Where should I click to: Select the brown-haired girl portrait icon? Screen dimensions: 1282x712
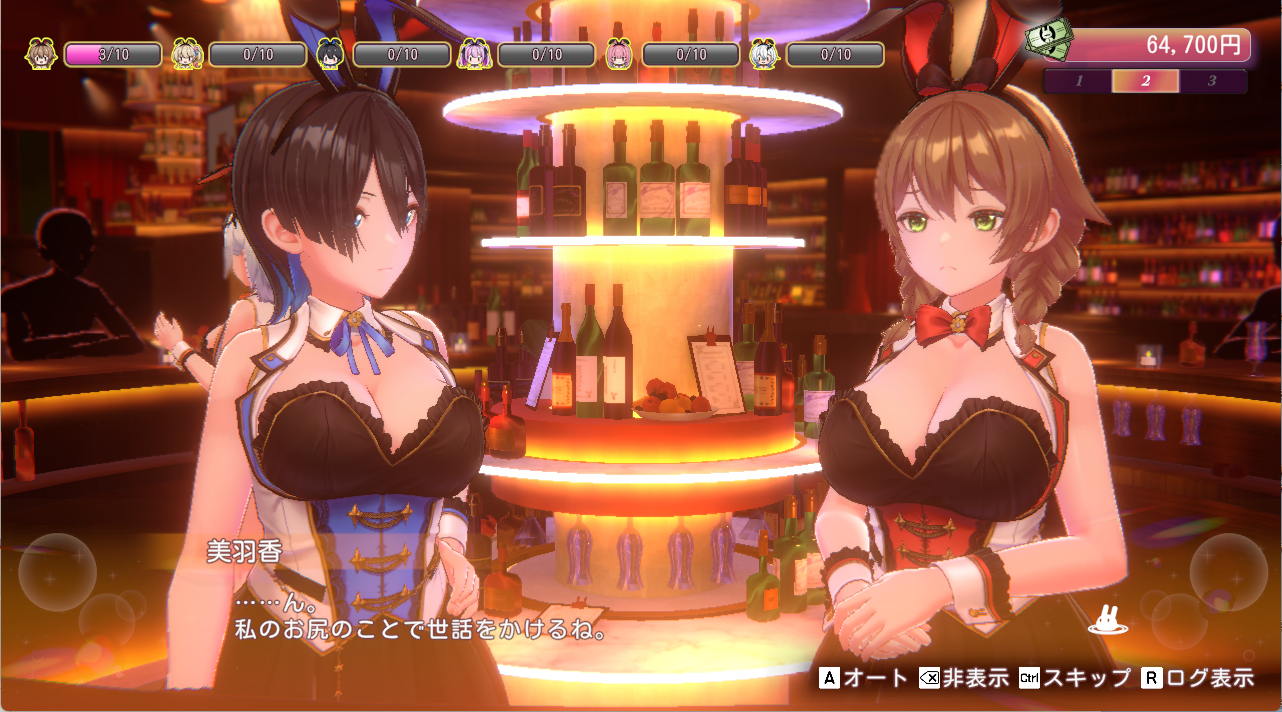tap(41, 54)
